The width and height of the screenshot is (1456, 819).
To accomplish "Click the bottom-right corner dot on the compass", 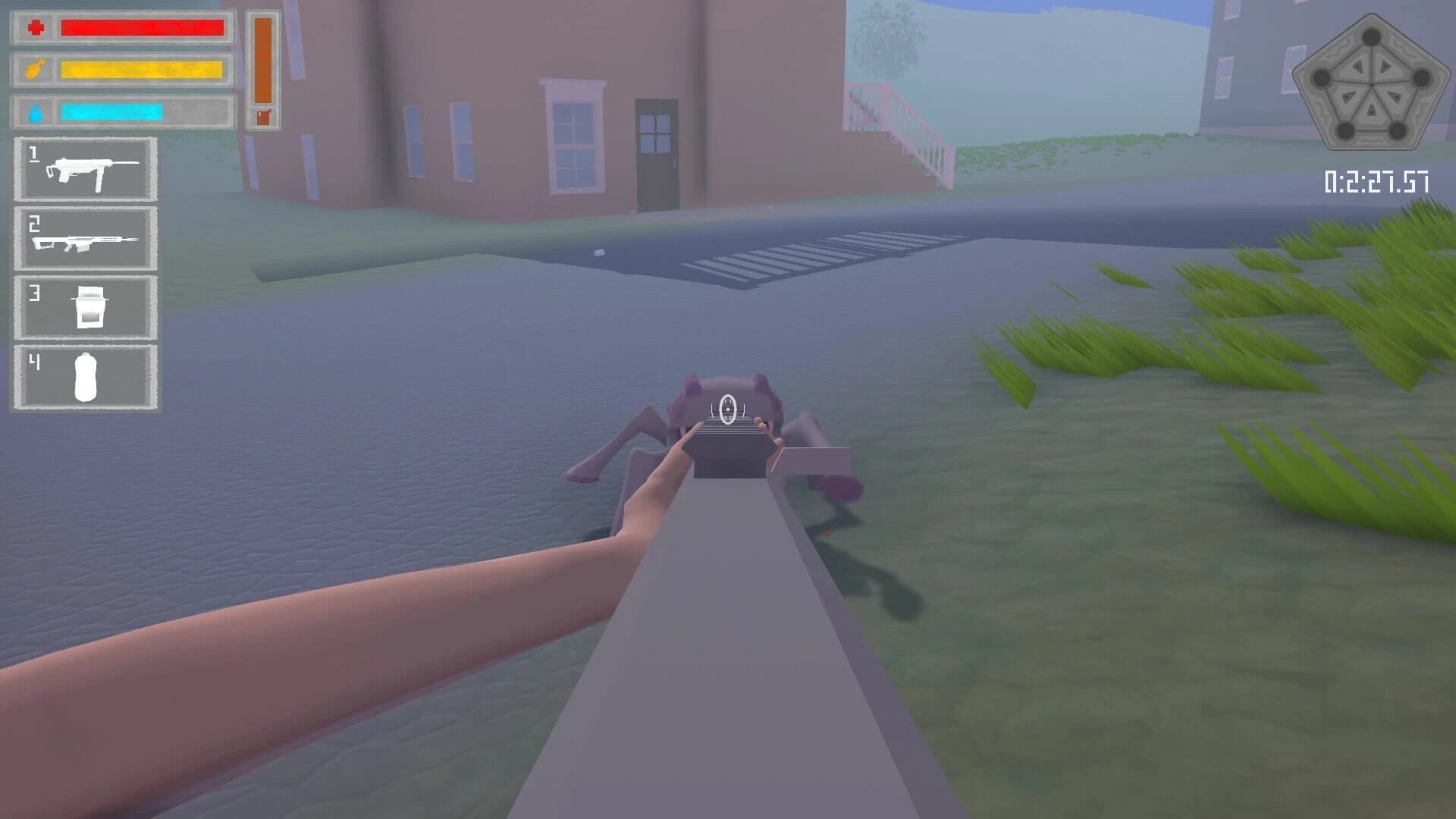I will tap(1397, 130).
